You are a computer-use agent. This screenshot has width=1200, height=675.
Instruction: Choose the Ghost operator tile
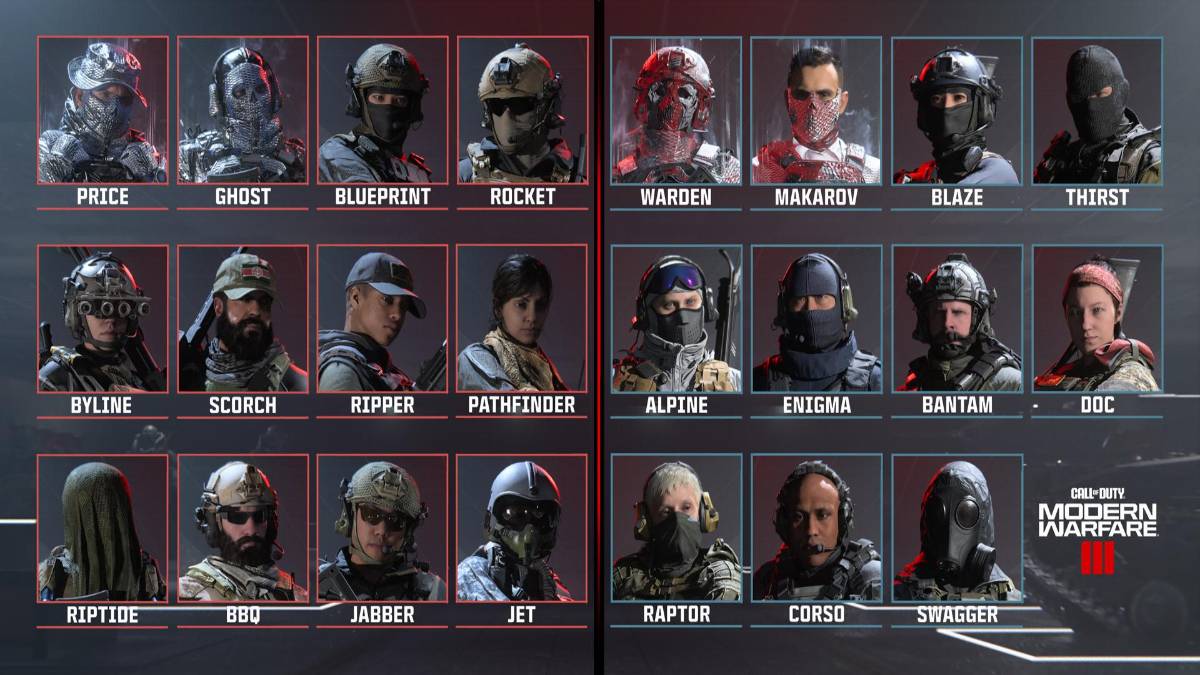[243, 110]
